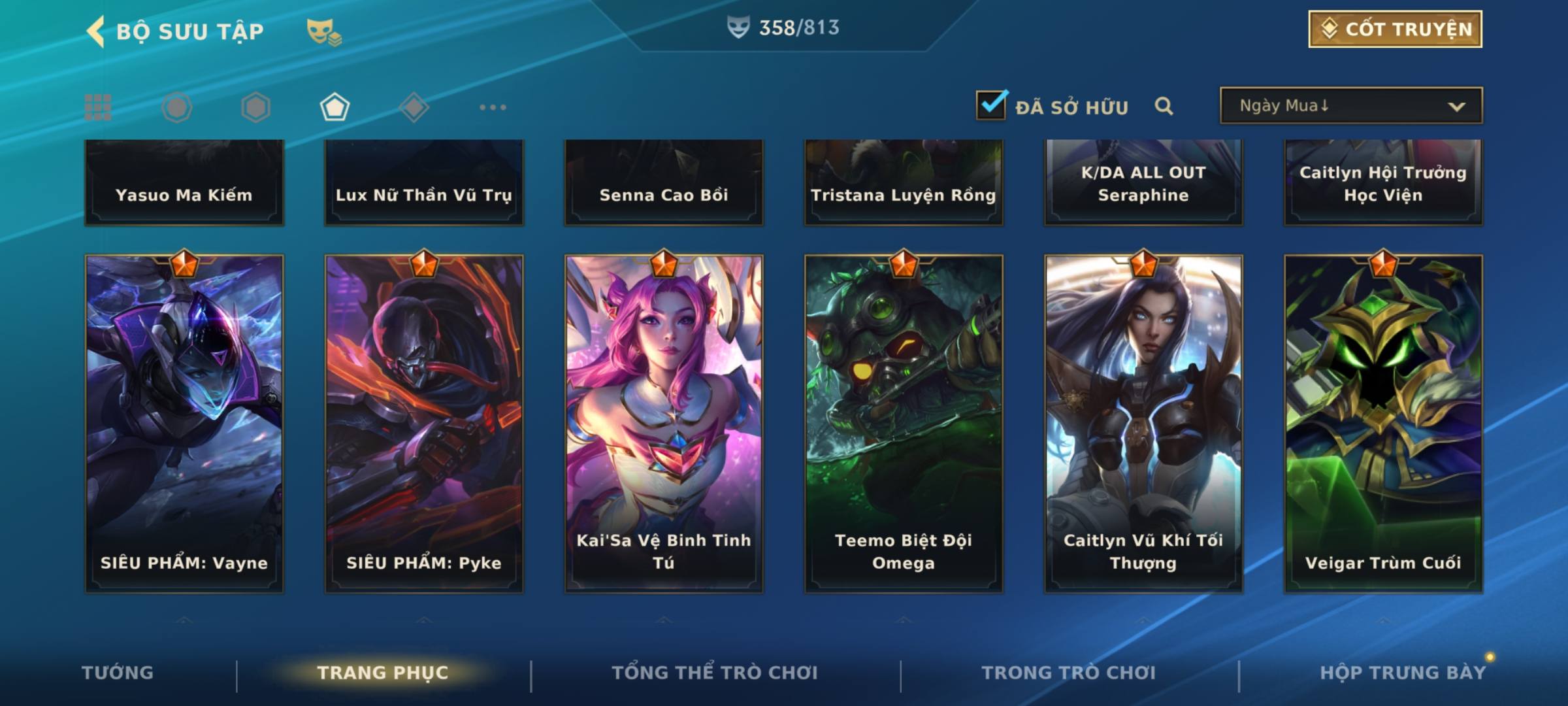
Task: Open the three-dots more filters
Action: pos(493,107)
